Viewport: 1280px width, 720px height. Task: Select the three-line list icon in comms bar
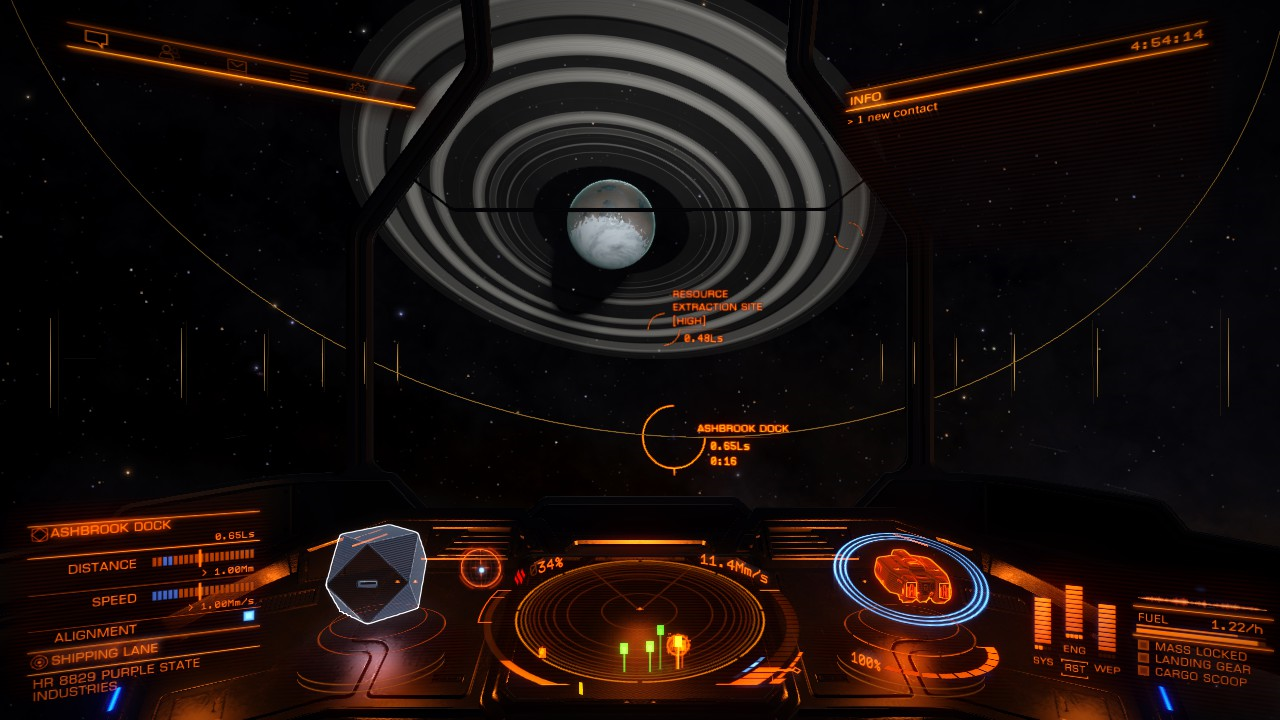pos(299,76)
